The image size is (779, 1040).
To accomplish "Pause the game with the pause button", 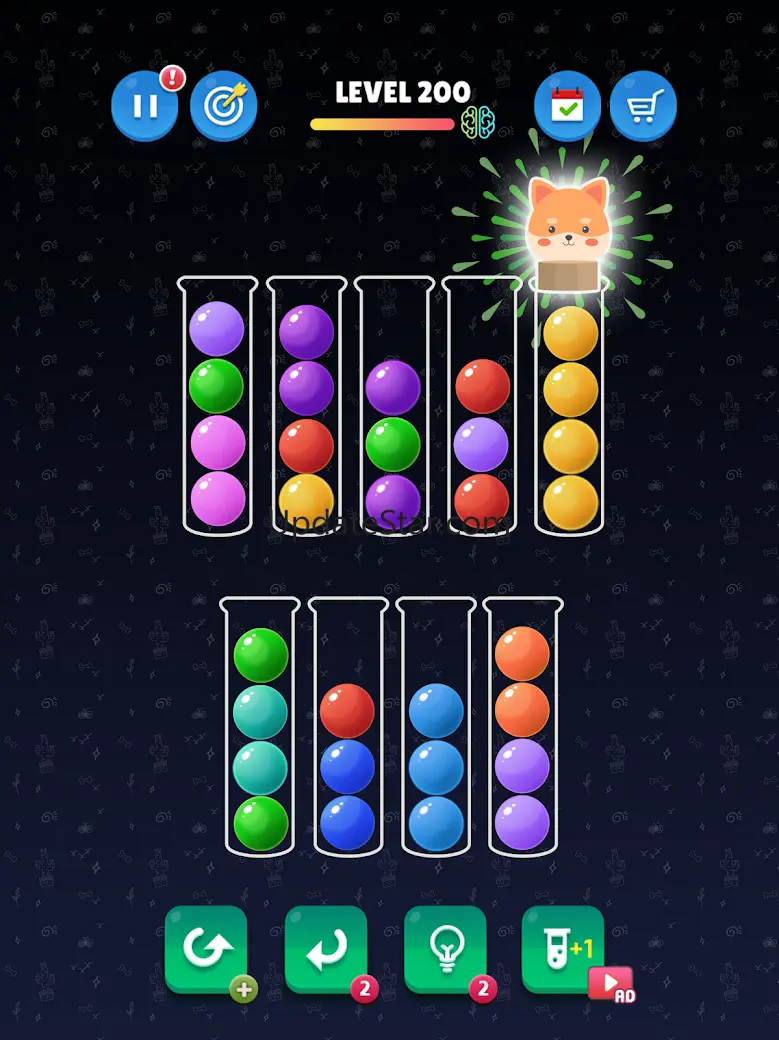I will coord(145,105).
